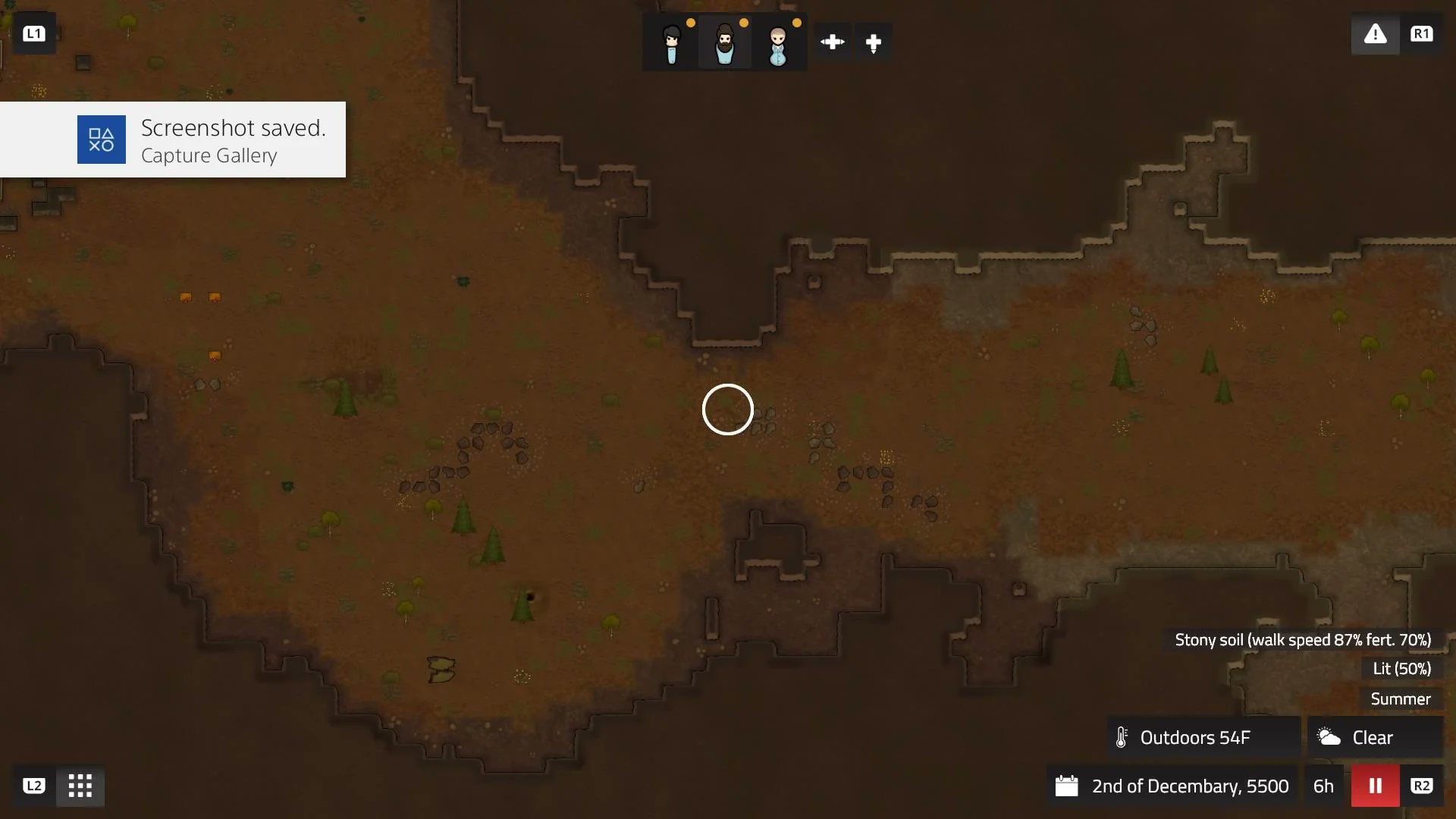Click the warning alert icon near R1
This screenshot has width=1456, height=819.
click(1376, 34)
